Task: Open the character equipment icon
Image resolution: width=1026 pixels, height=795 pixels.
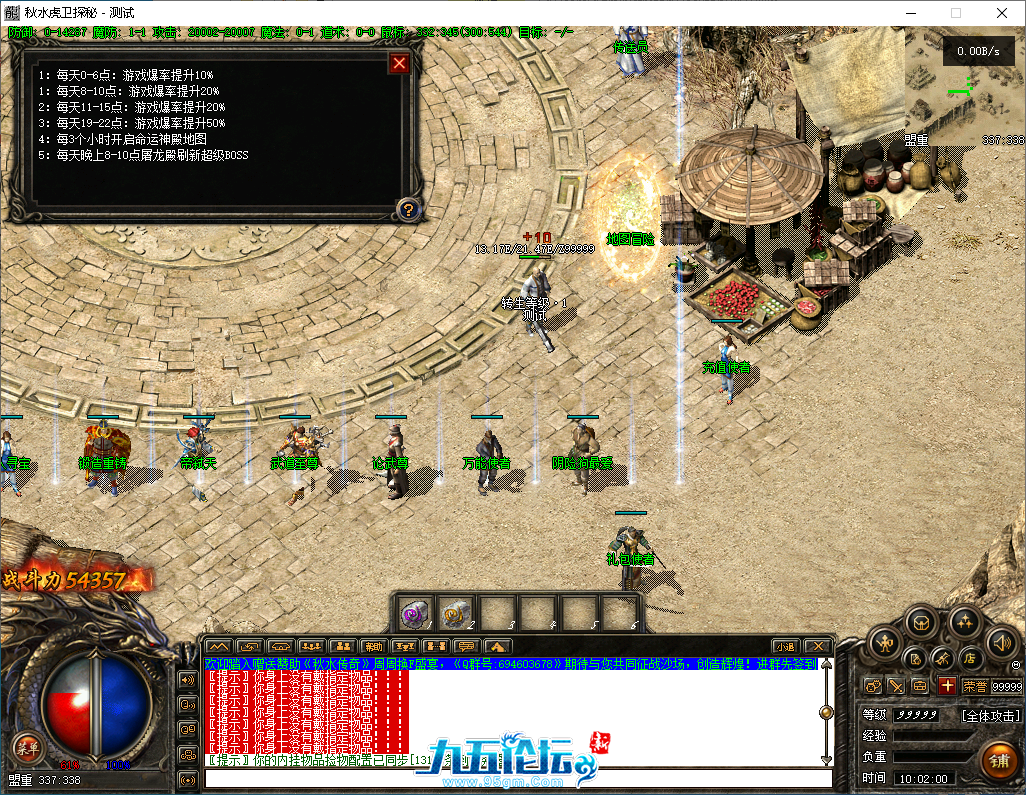Action: [885, 643]
